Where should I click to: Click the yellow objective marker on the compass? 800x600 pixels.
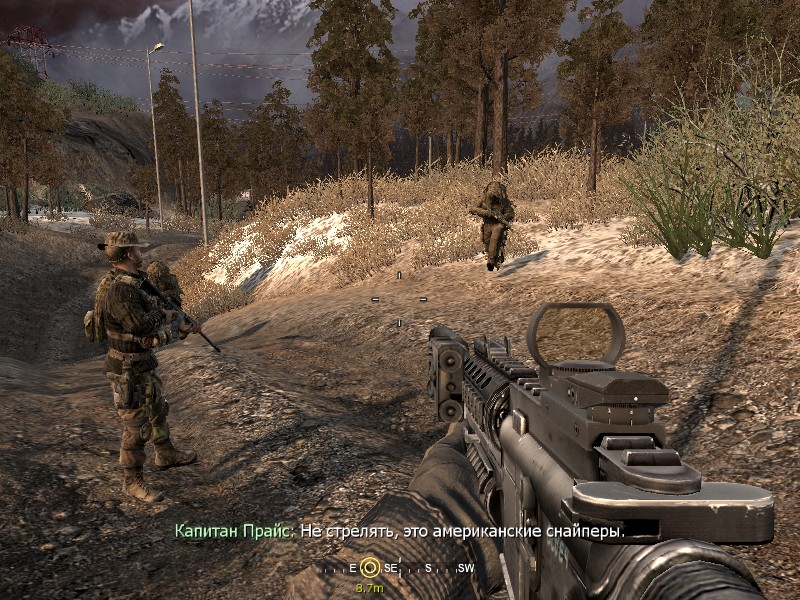370,567
